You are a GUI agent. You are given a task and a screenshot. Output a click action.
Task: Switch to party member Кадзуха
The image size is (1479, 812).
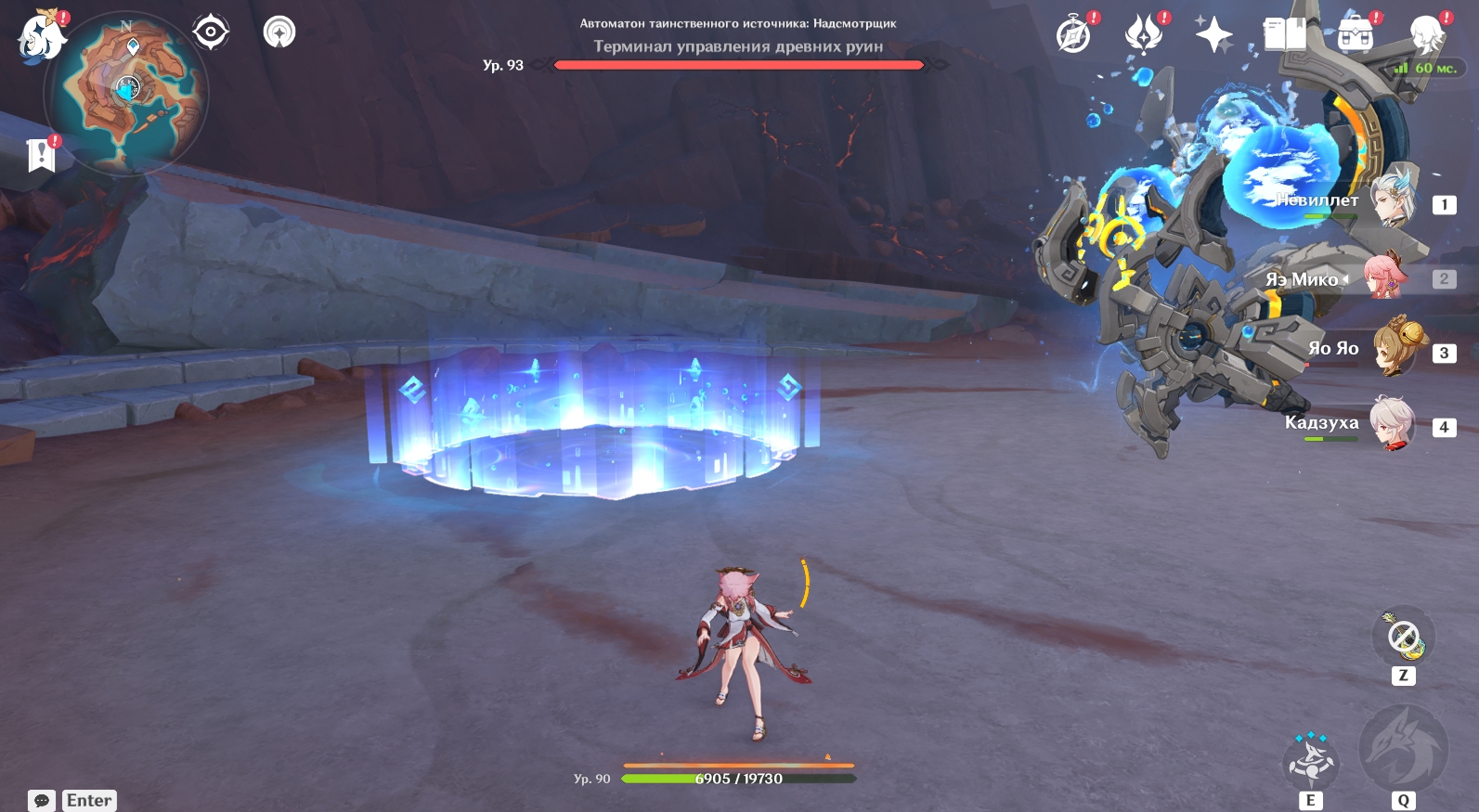1395,424
